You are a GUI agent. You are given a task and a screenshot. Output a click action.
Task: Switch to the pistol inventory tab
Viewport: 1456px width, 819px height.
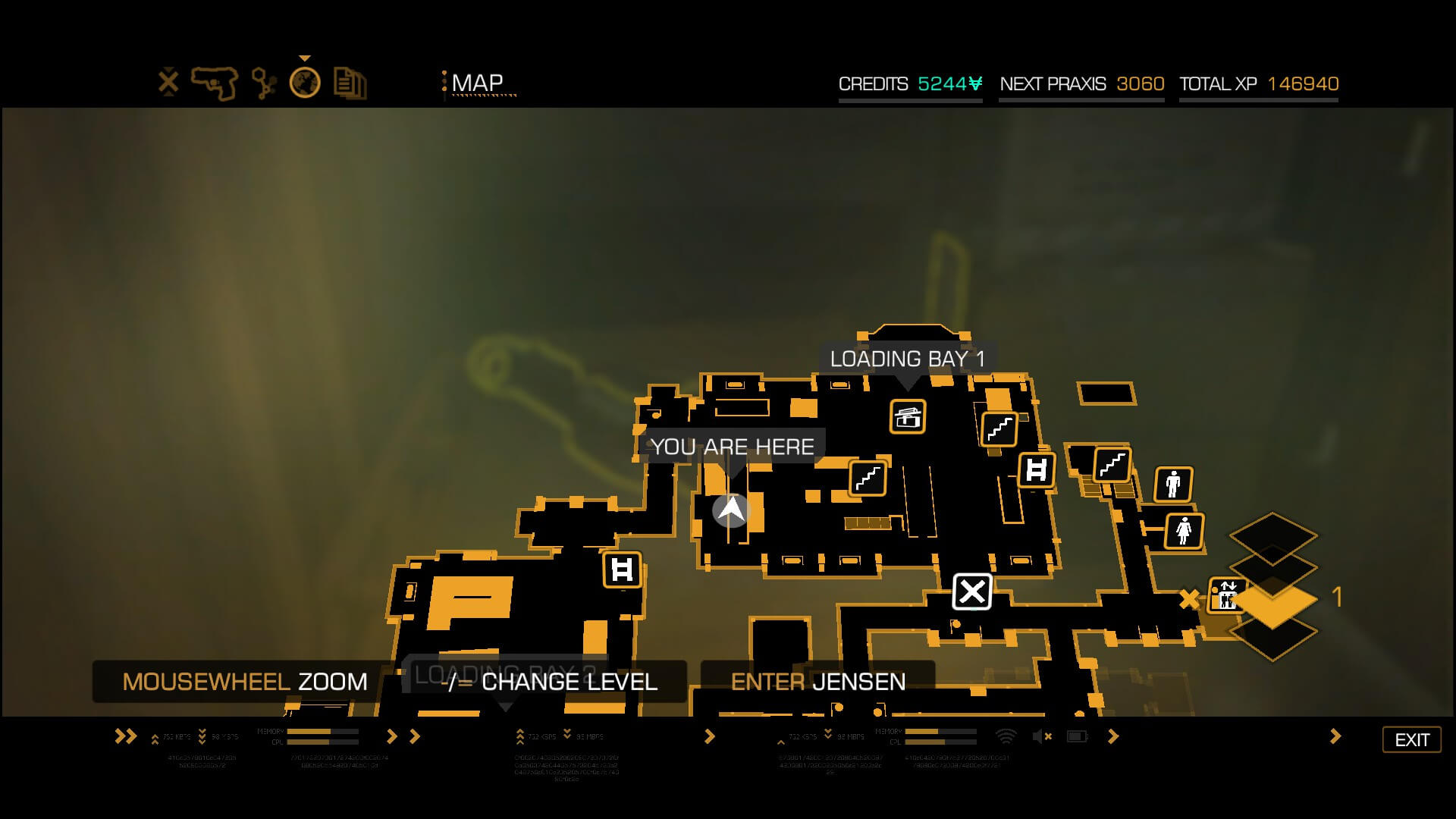(215, 83)
